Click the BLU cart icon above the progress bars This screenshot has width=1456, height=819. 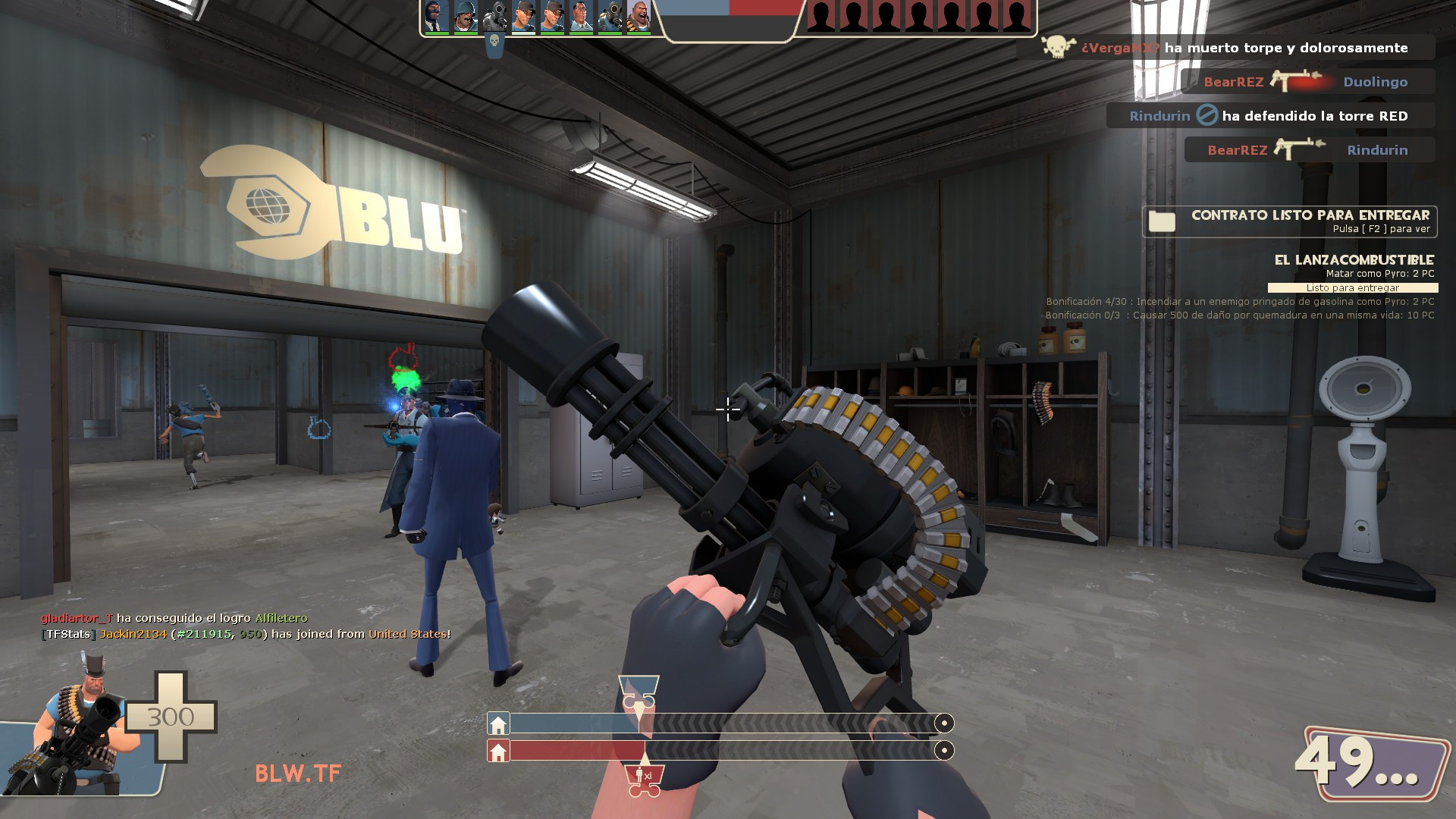pyautogui.click(x=639, y=690)
